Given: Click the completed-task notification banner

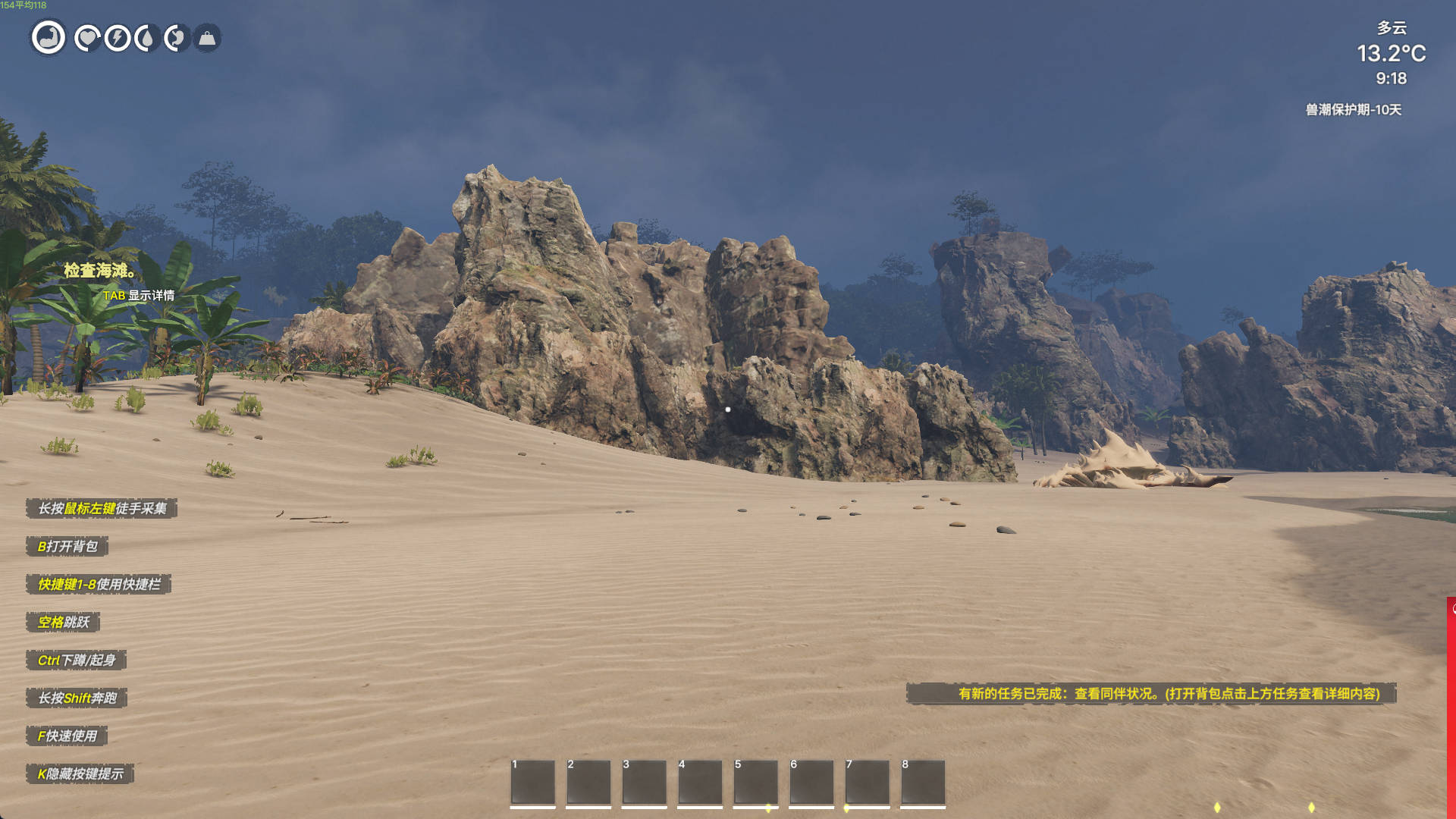Looking at the screenshot, I should pos(1151,693).
